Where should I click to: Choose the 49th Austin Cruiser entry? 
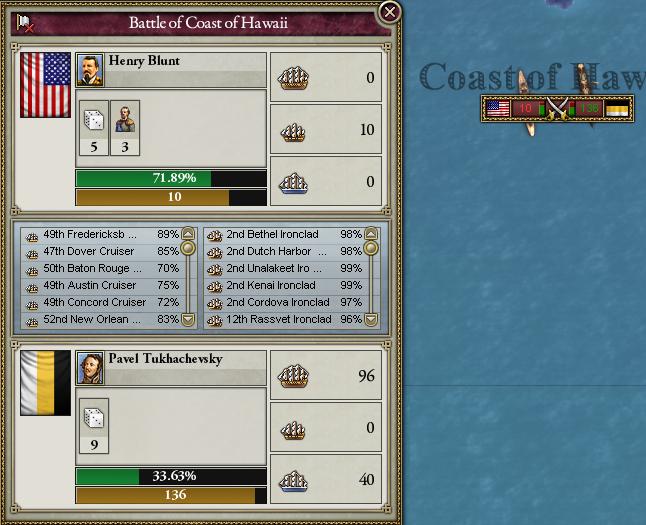100,286
